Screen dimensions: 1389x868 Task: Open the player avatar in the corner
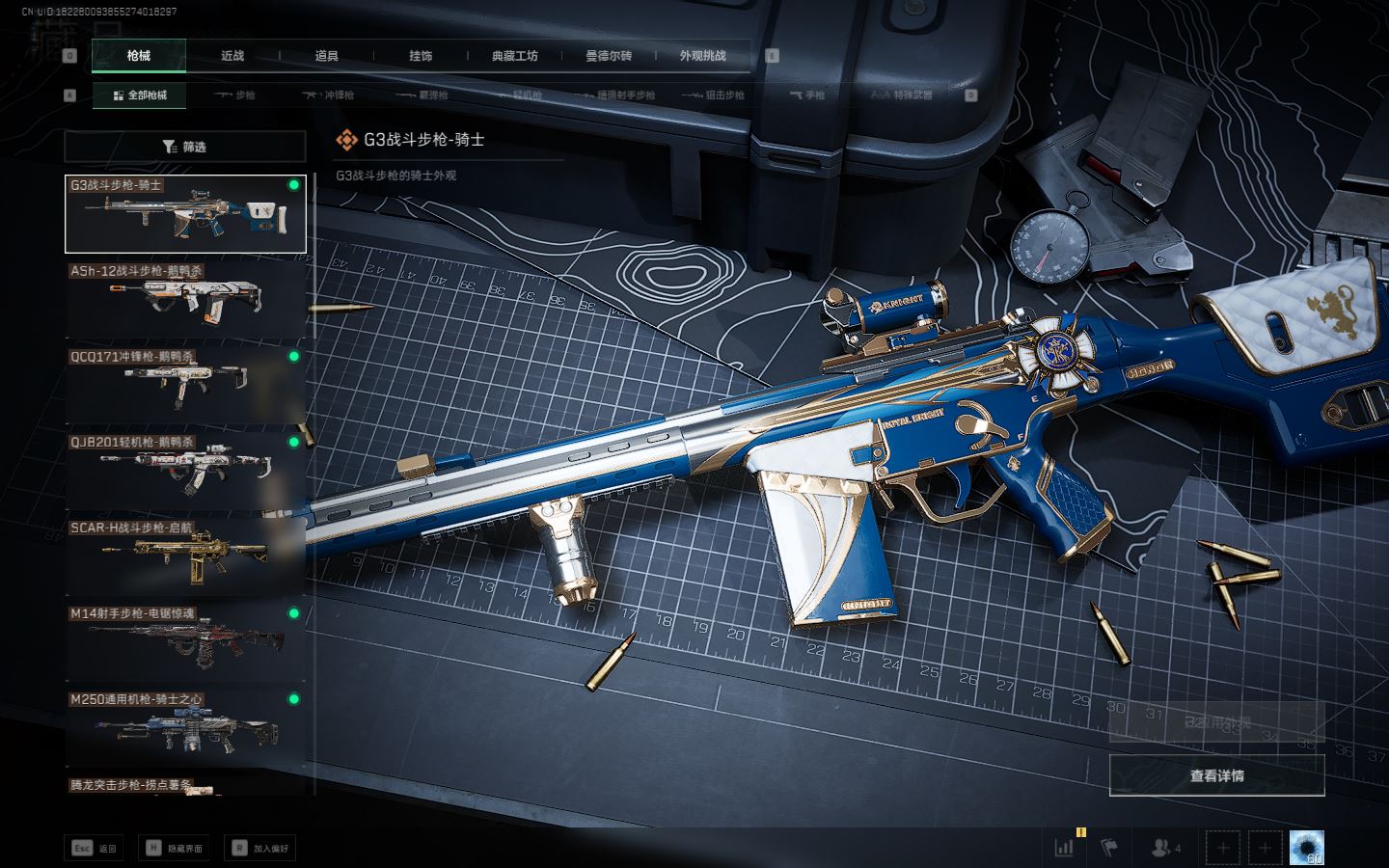(x=1307, y=848)
